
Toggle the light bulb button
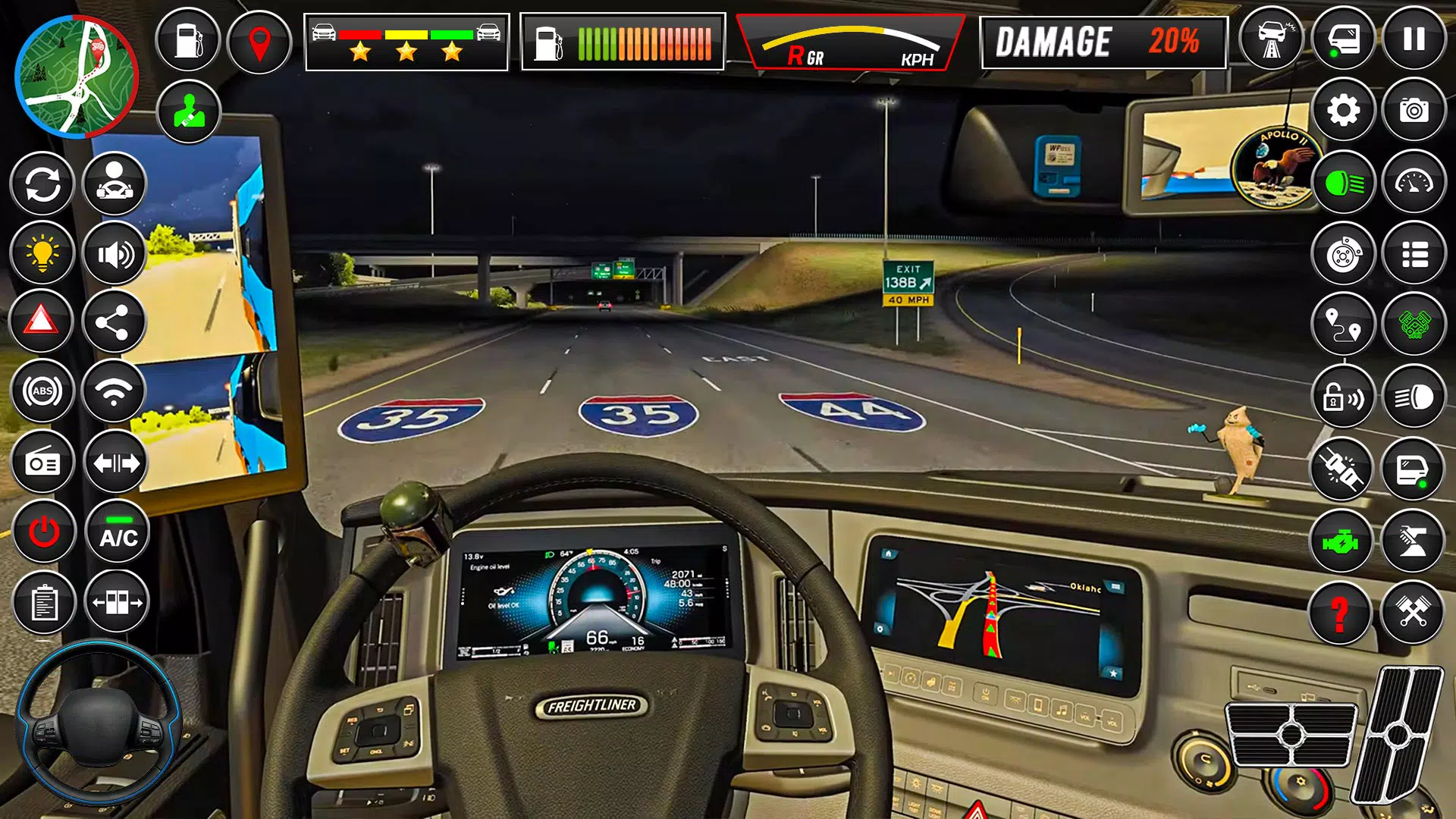42,253
